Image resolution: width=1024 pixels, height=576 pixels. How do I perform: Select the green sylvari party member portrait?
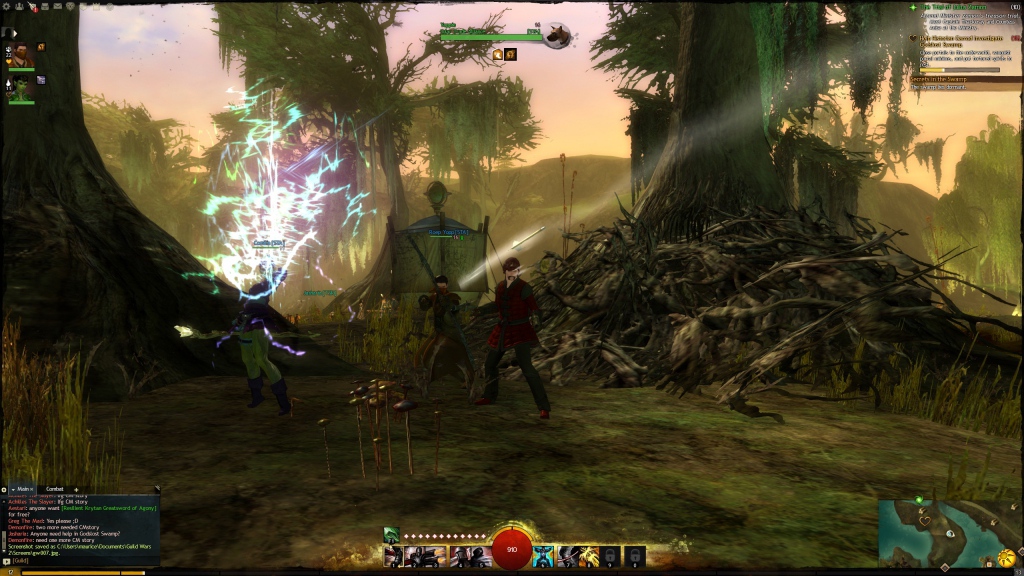point(21,90)
